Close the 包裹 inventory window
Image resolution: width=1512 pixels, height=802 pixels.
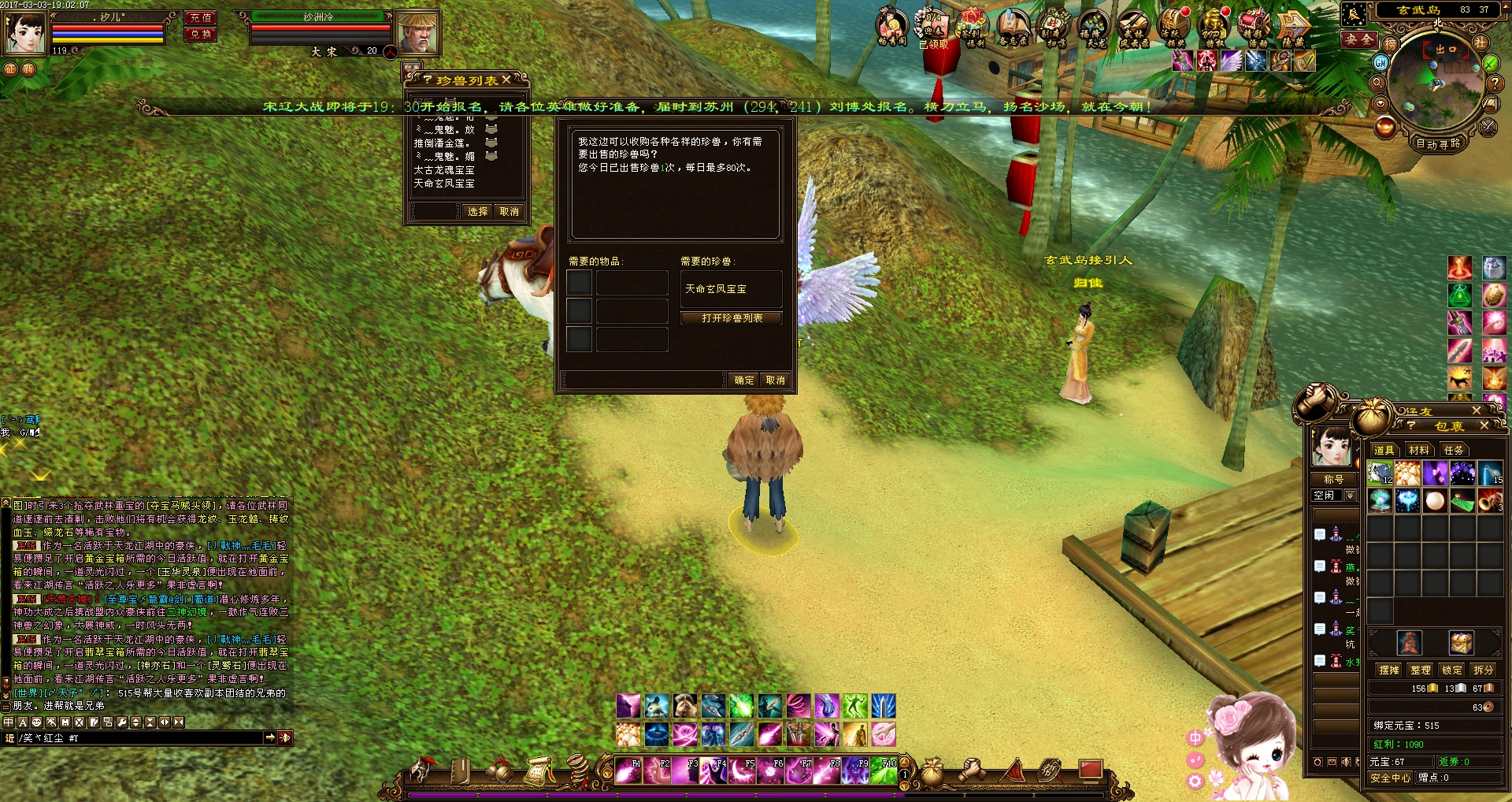1484,425
